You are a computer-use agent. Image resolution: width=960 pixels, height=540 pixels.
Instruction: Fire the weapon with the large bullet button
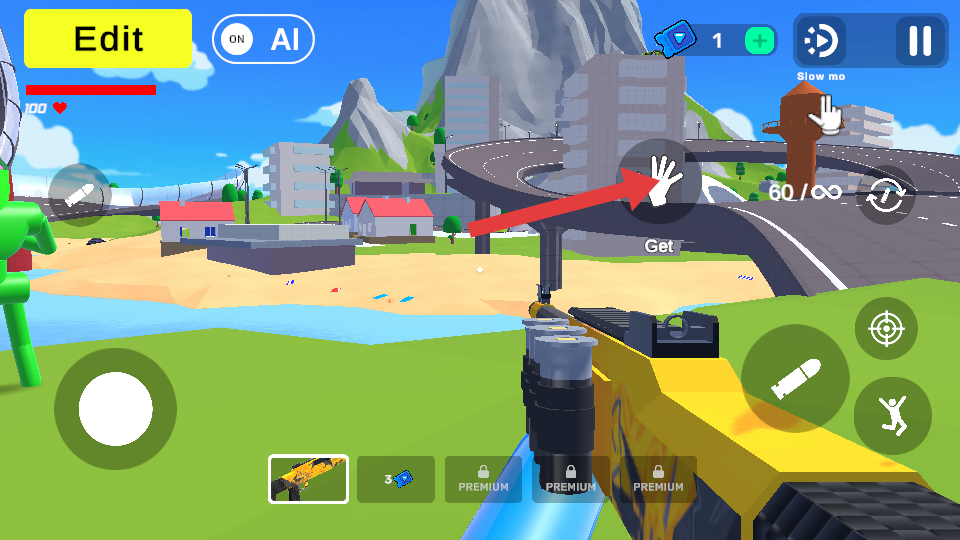(795, 378)
